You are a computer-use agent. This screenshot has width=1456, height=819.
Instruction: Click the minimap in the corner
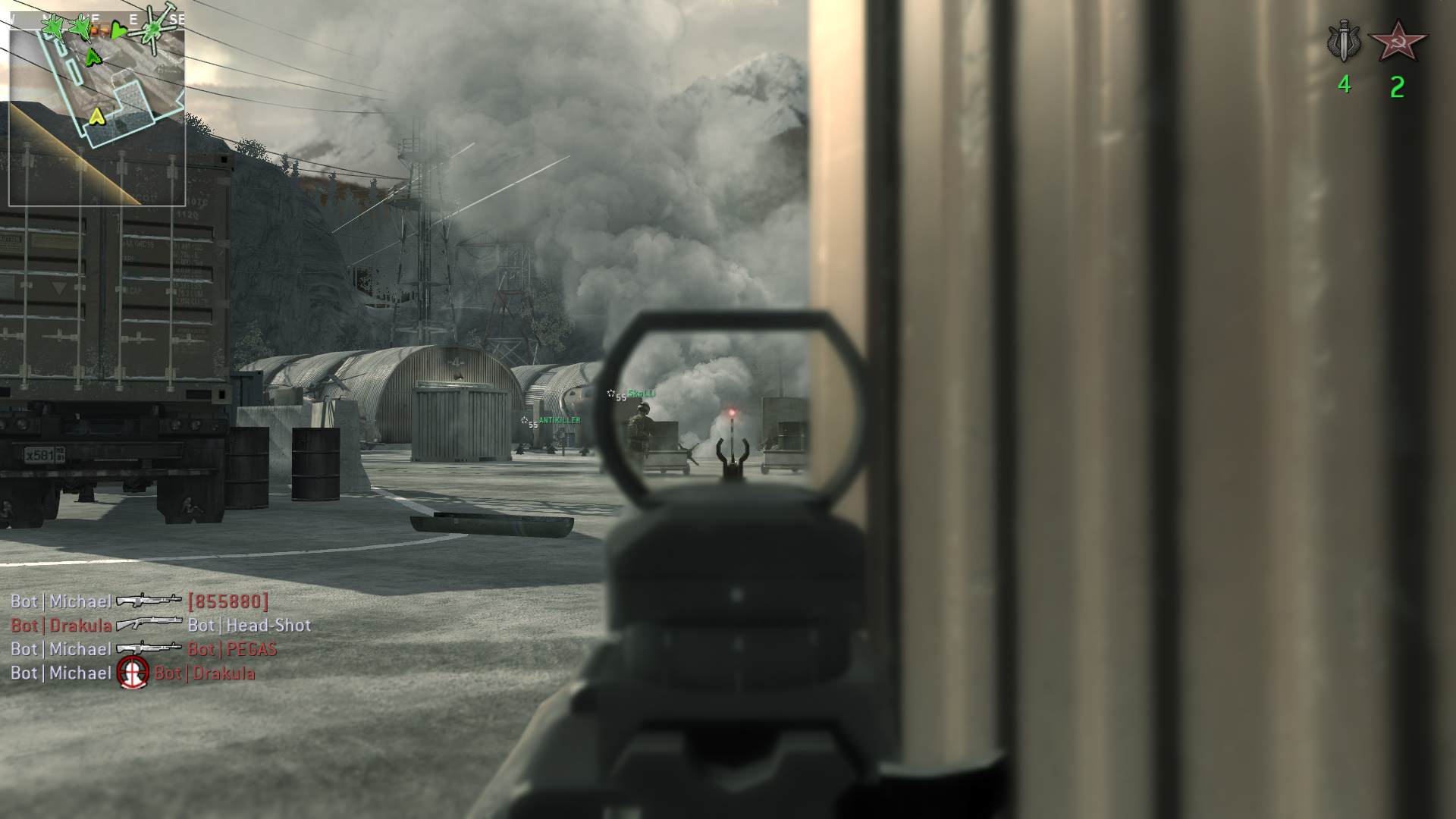click(97, 106)
